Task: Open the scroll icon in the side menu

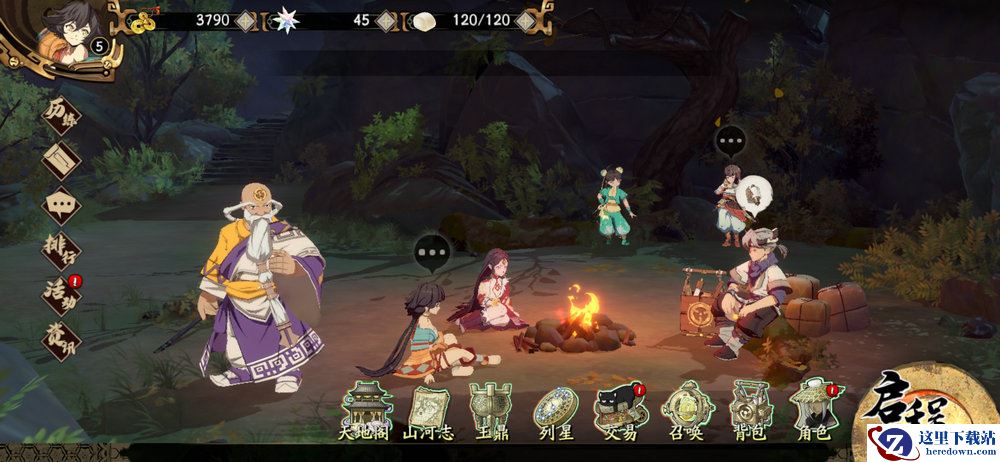Action: (x=61, y=159)
